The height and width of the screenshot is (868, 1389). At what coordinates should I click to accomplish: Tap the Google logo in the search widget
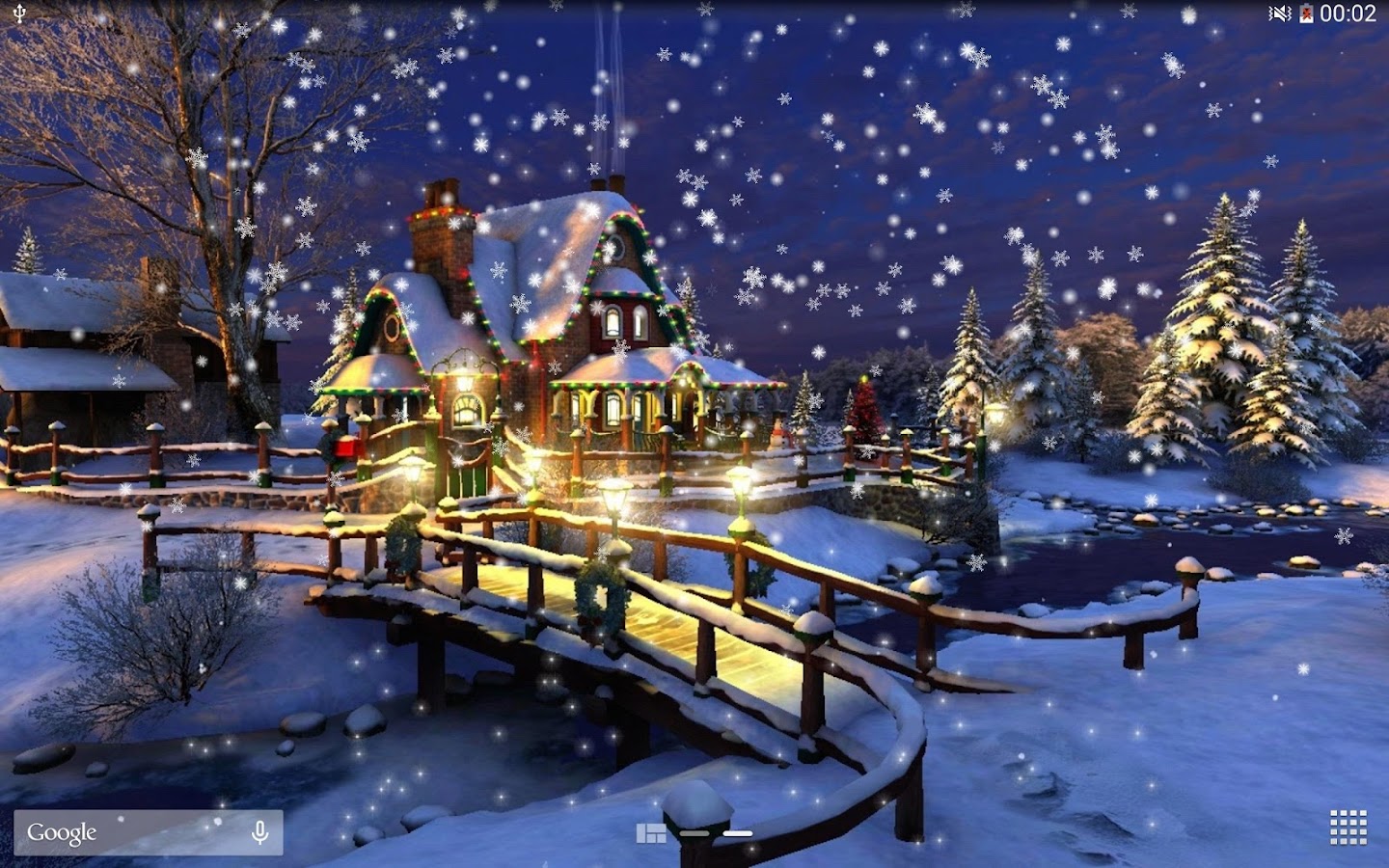pos(60,830)
